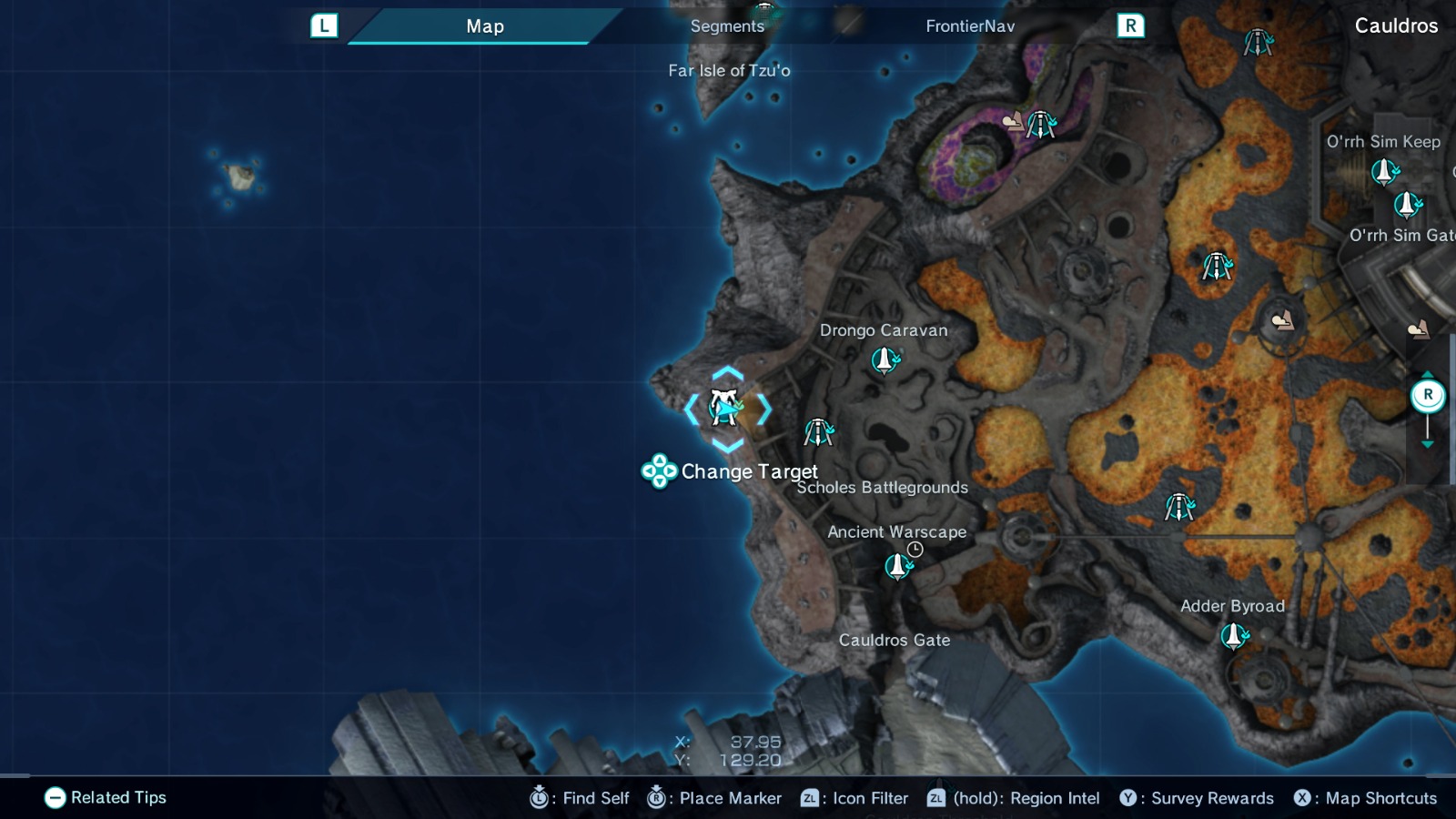The width and height of the screenshot is (1456, 819).
Task: Select the Drongo Caravan fast travel icon
Action: 884,359
